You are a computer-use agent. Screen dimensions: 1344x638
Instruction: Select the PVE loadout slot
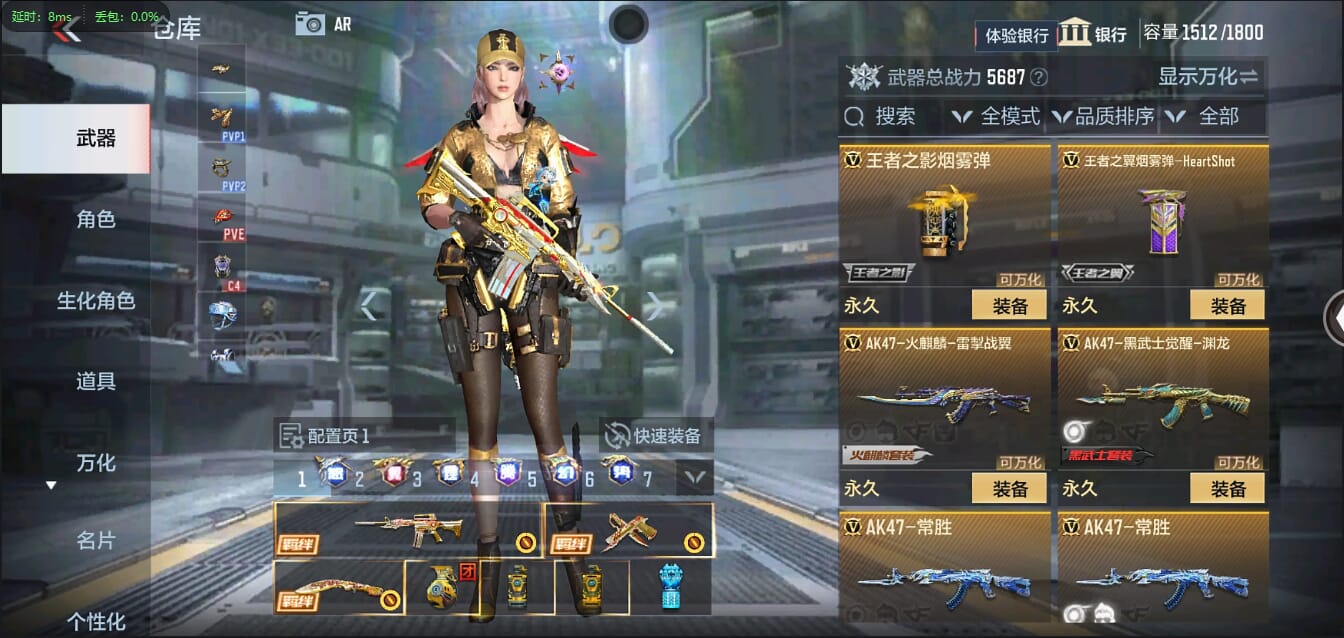(x=222, y=221)
